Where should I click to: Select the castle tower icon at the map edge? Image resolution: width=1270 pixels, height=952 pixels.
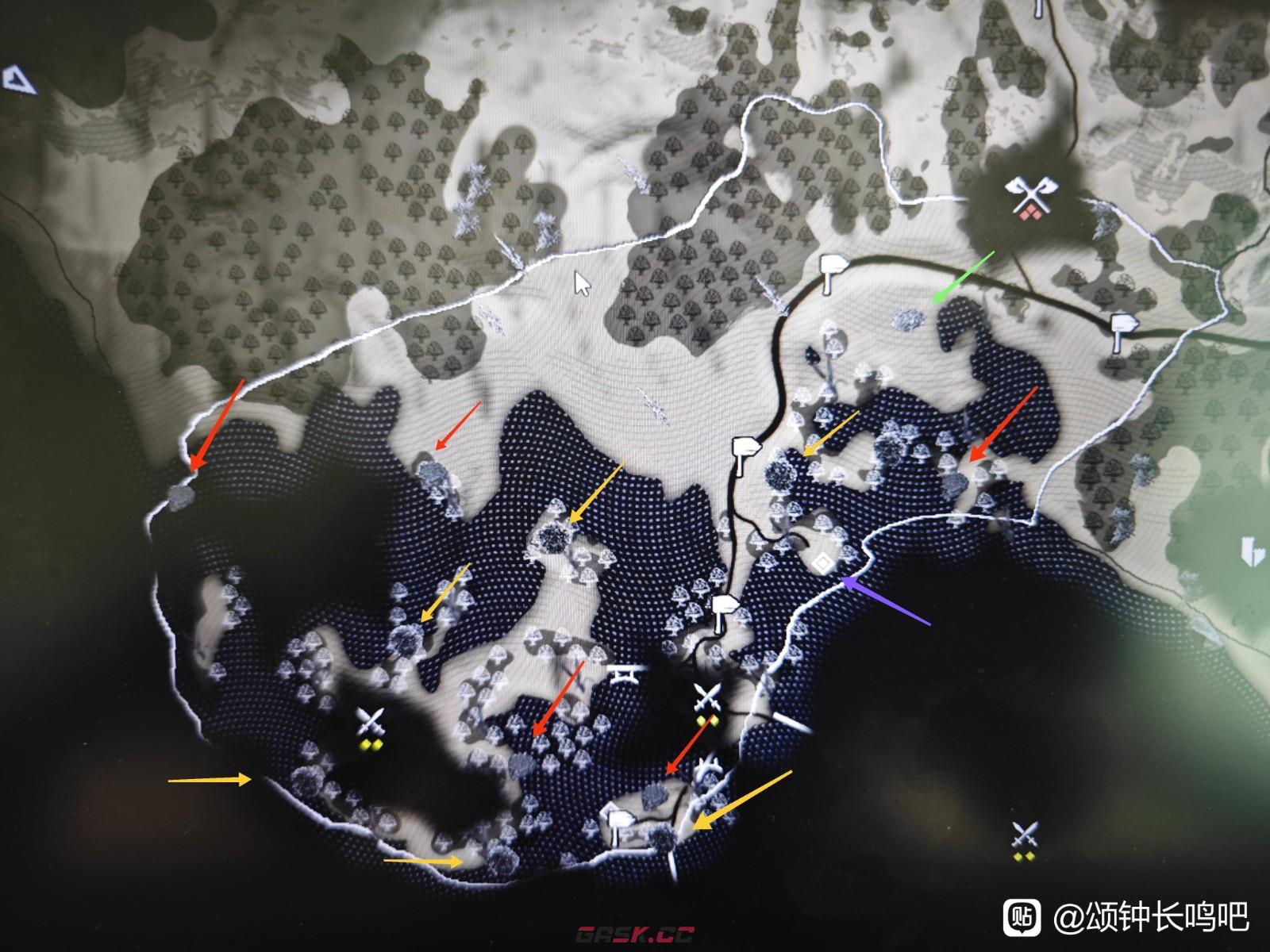click(x=1253, y=551)
